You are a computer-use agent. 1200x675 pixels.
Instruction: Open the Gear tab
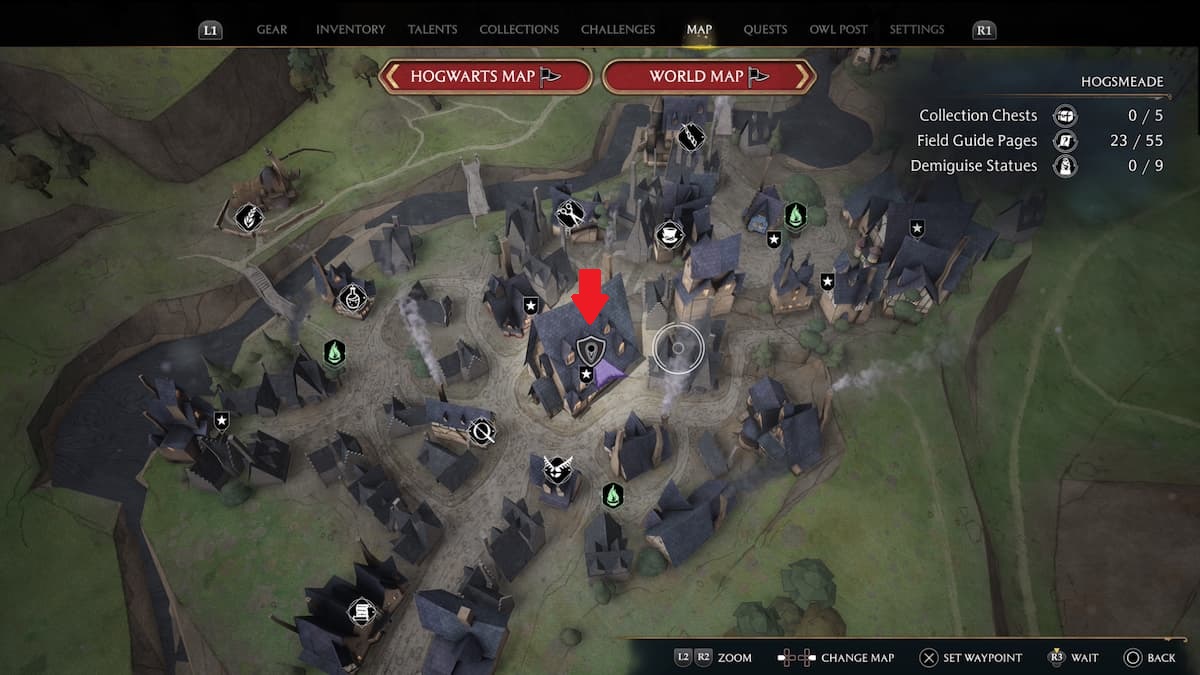click(272, 30)
